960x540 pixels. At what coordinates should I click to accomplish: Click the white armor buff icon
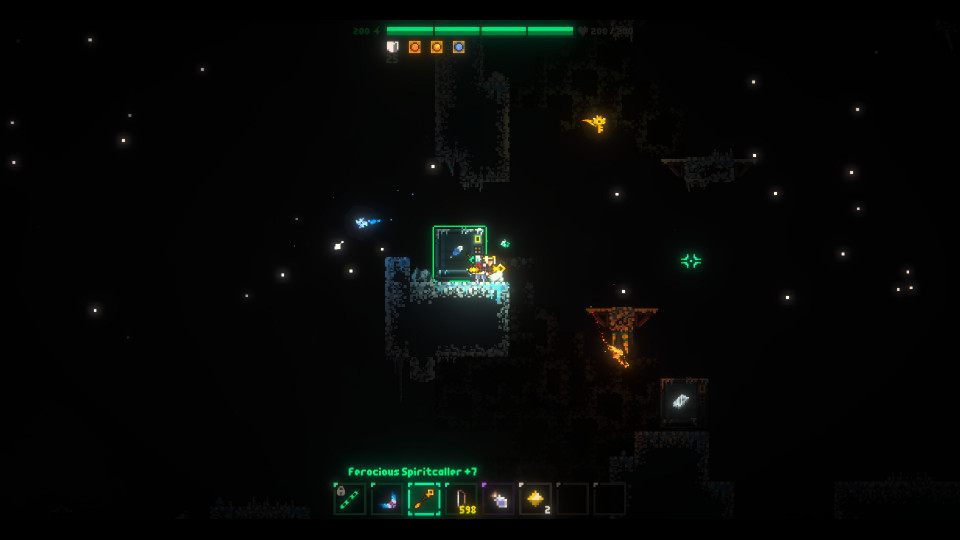point(393,47)
